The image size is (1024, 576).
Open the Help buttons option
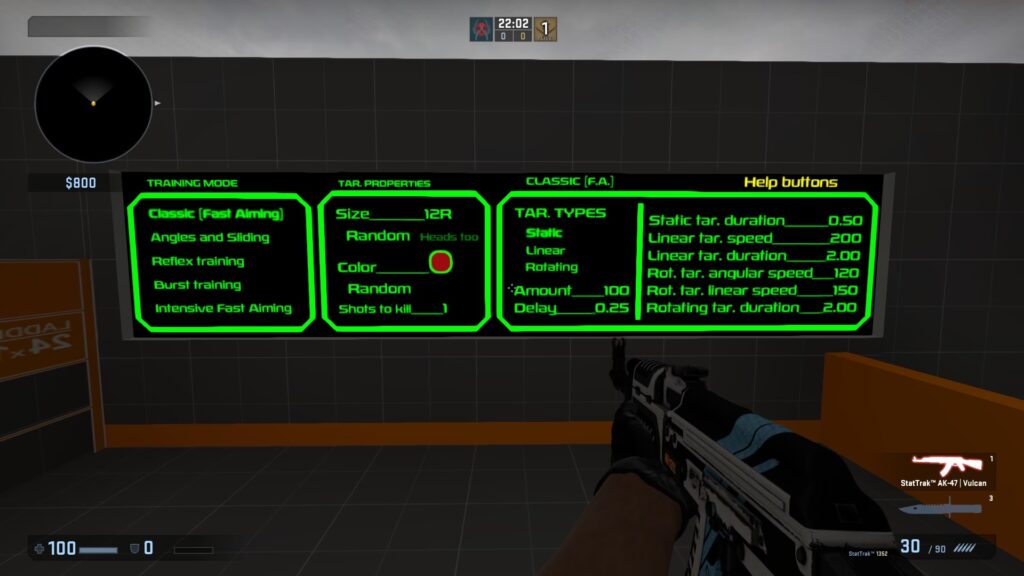coord(790,182)
